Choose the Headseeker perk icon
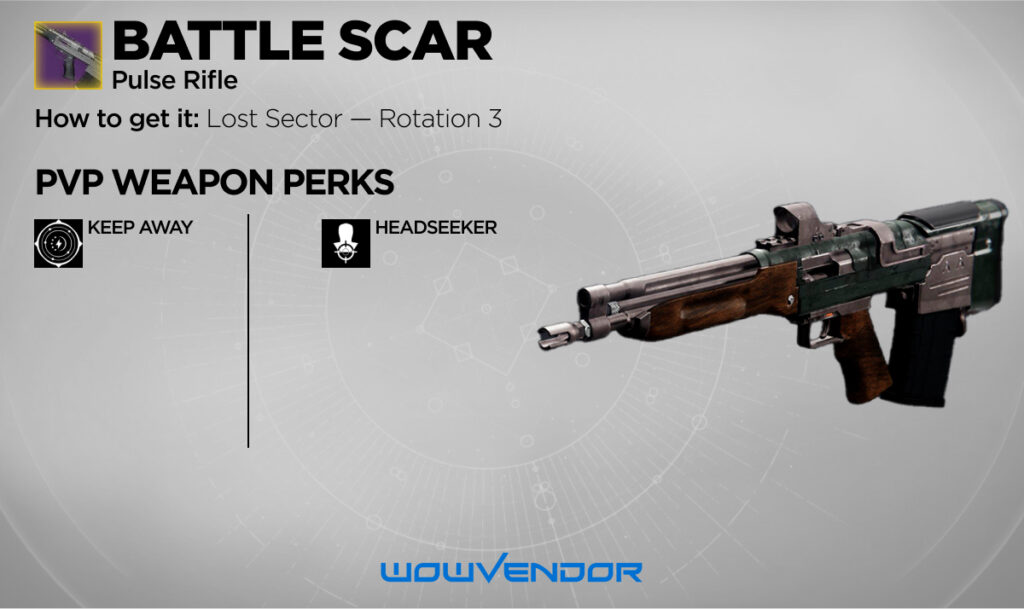The height and width of the screenshot is (609, 1024). point(345,243)
